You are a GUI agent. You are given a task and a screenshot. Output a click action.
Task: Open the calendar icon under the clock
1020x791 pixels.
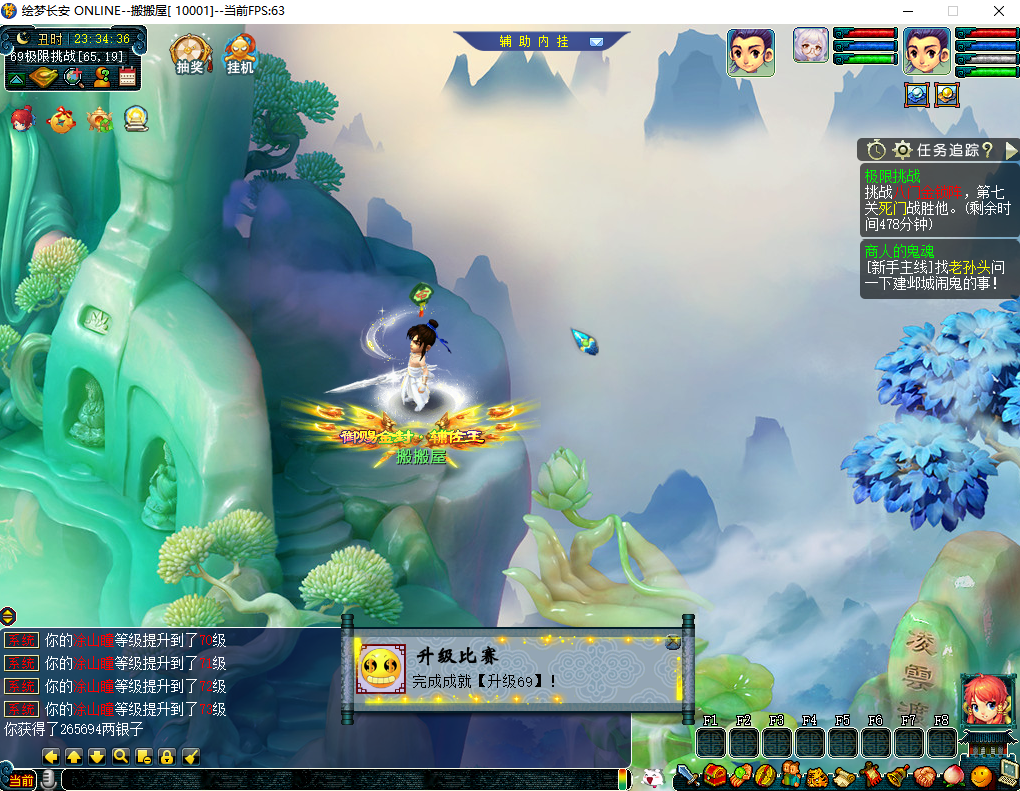(x=127, y=76)
